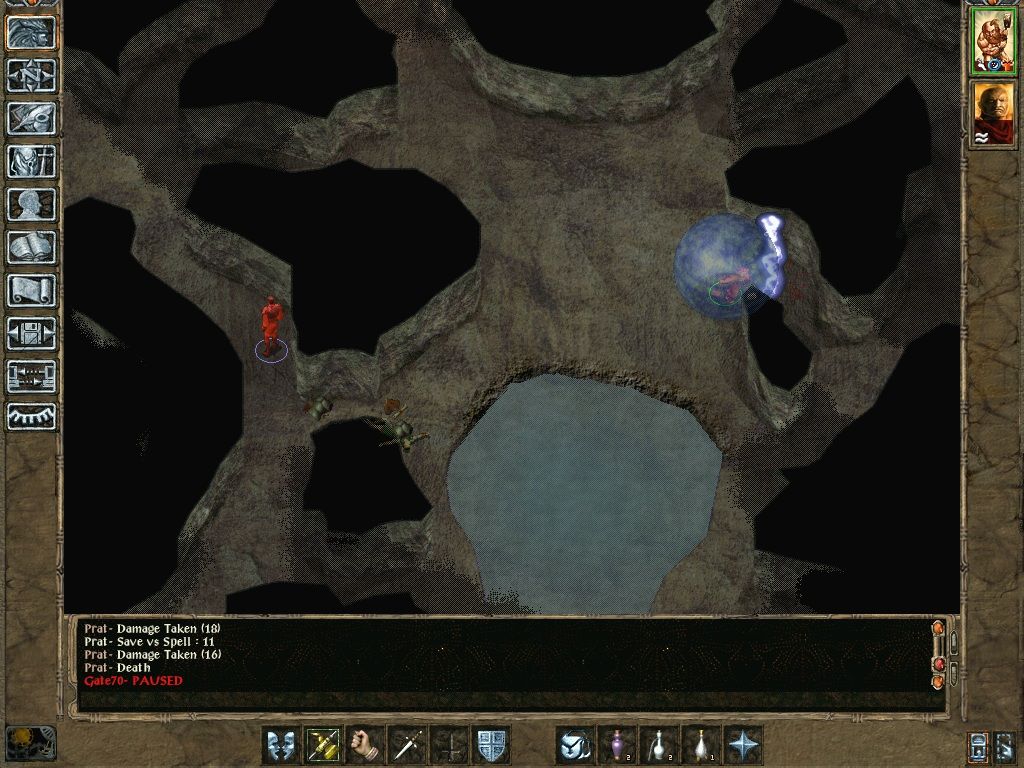This screenshot has height=768, width=1024.
Task: Open the journal with the quill icon
Action: point(32,118)
